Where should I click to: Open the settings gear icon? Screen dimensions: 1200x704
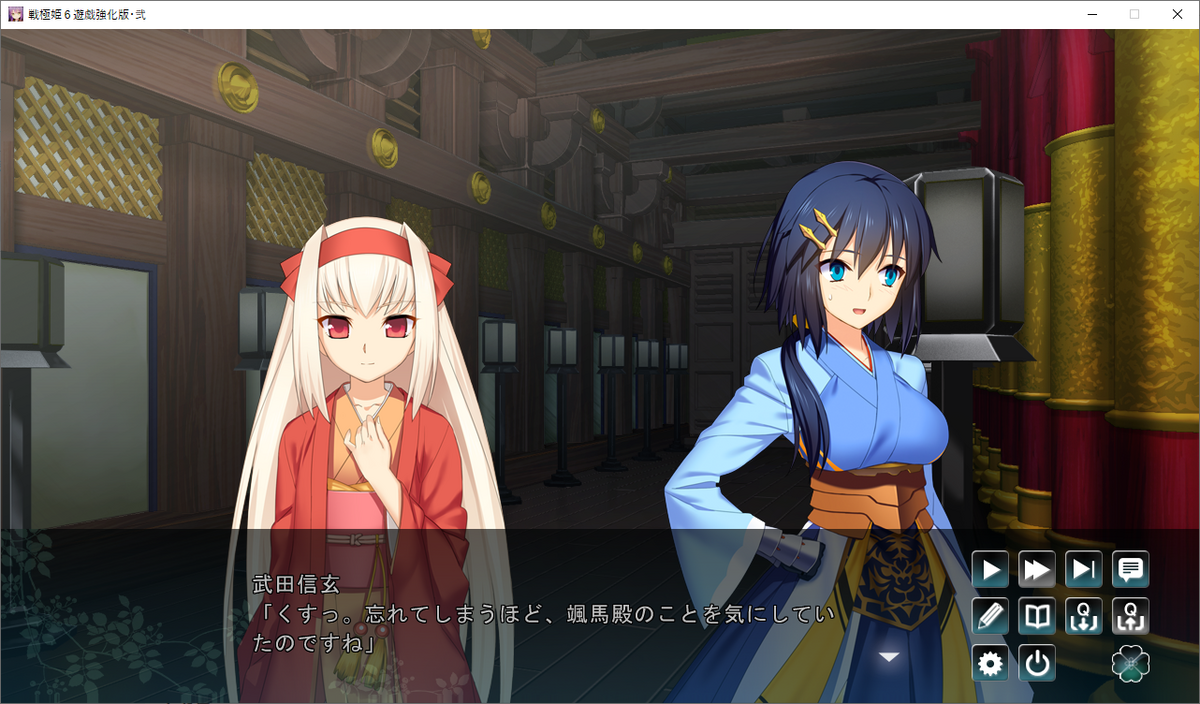tap(990, 663)
